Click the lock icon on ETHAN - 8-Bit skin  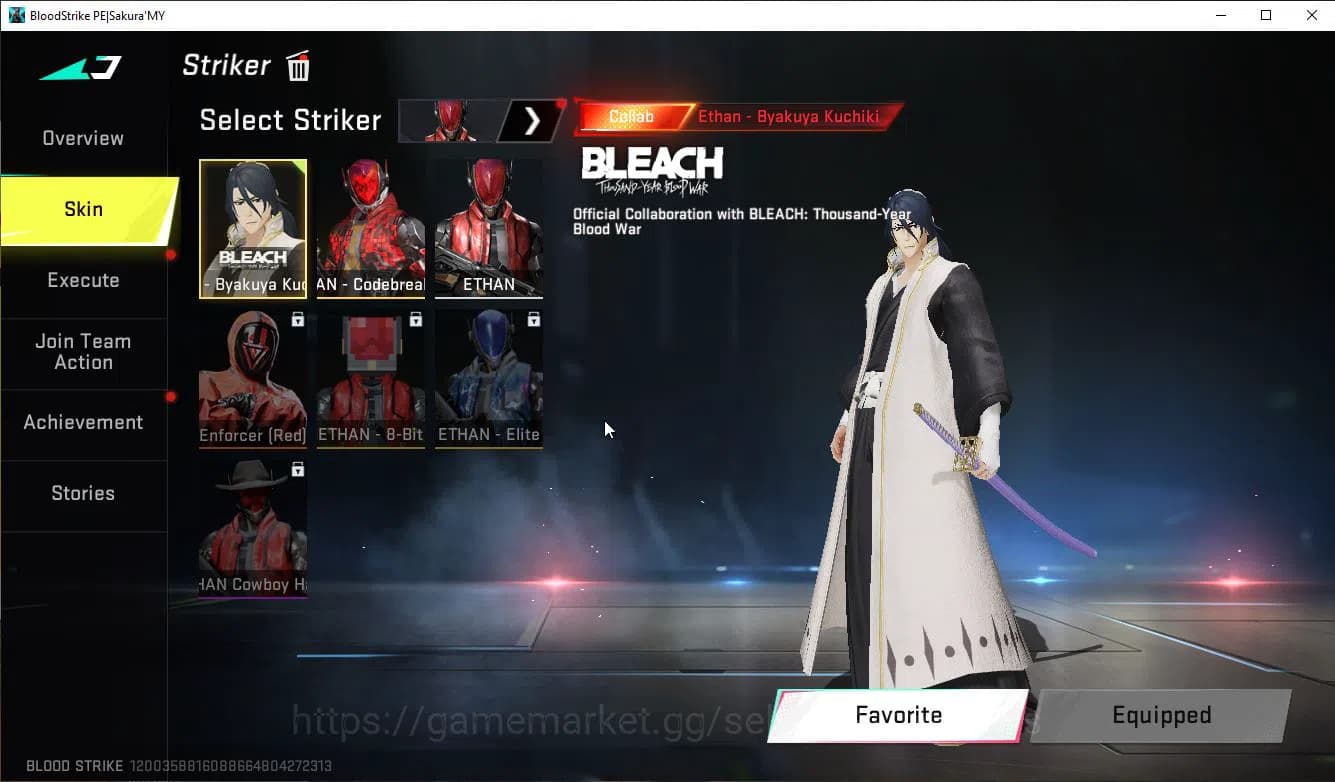click(416, 318)
